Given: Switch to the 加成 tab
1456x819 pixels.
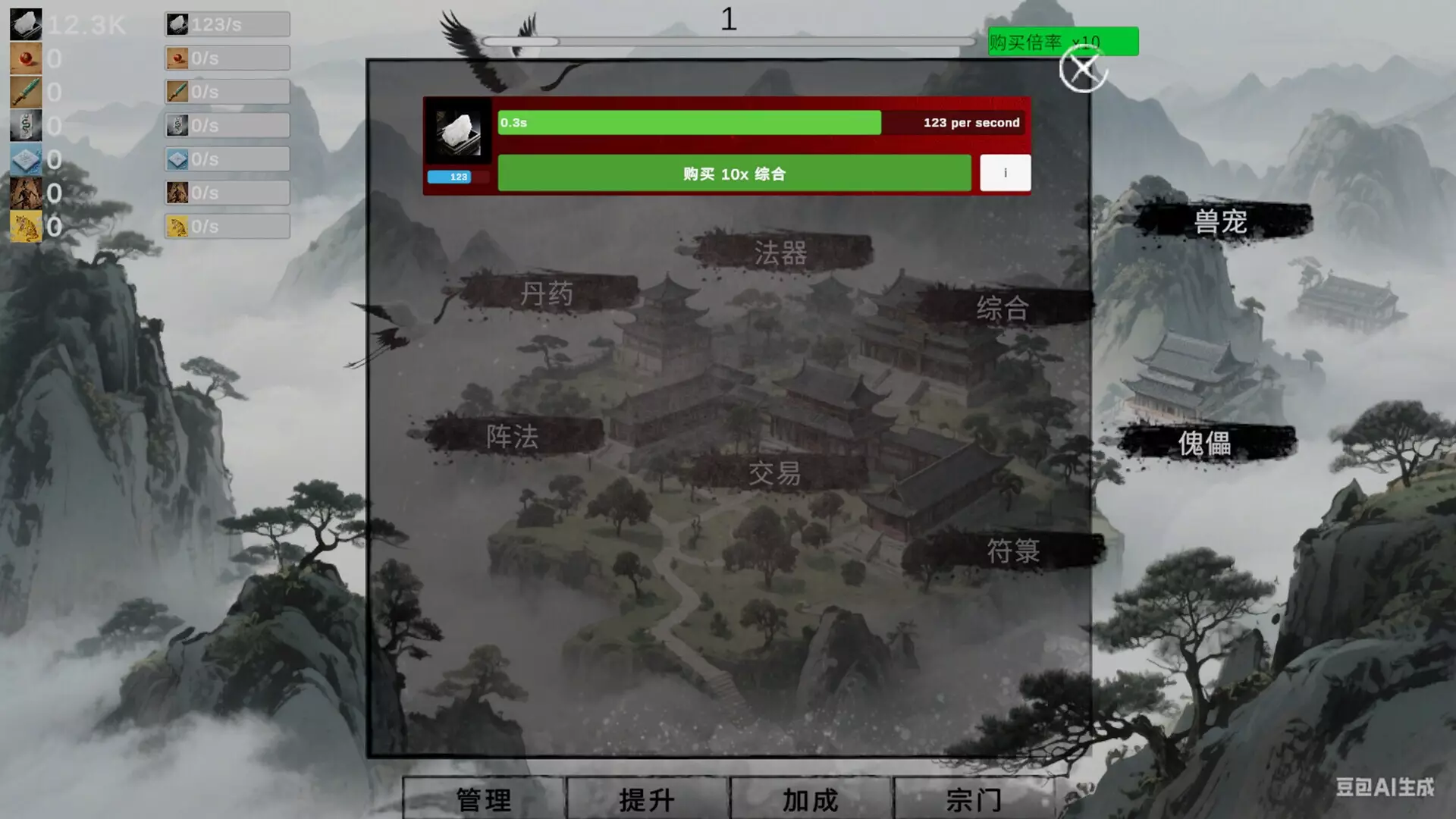Looking at the screenshot, I should click(x=808, y=799).
